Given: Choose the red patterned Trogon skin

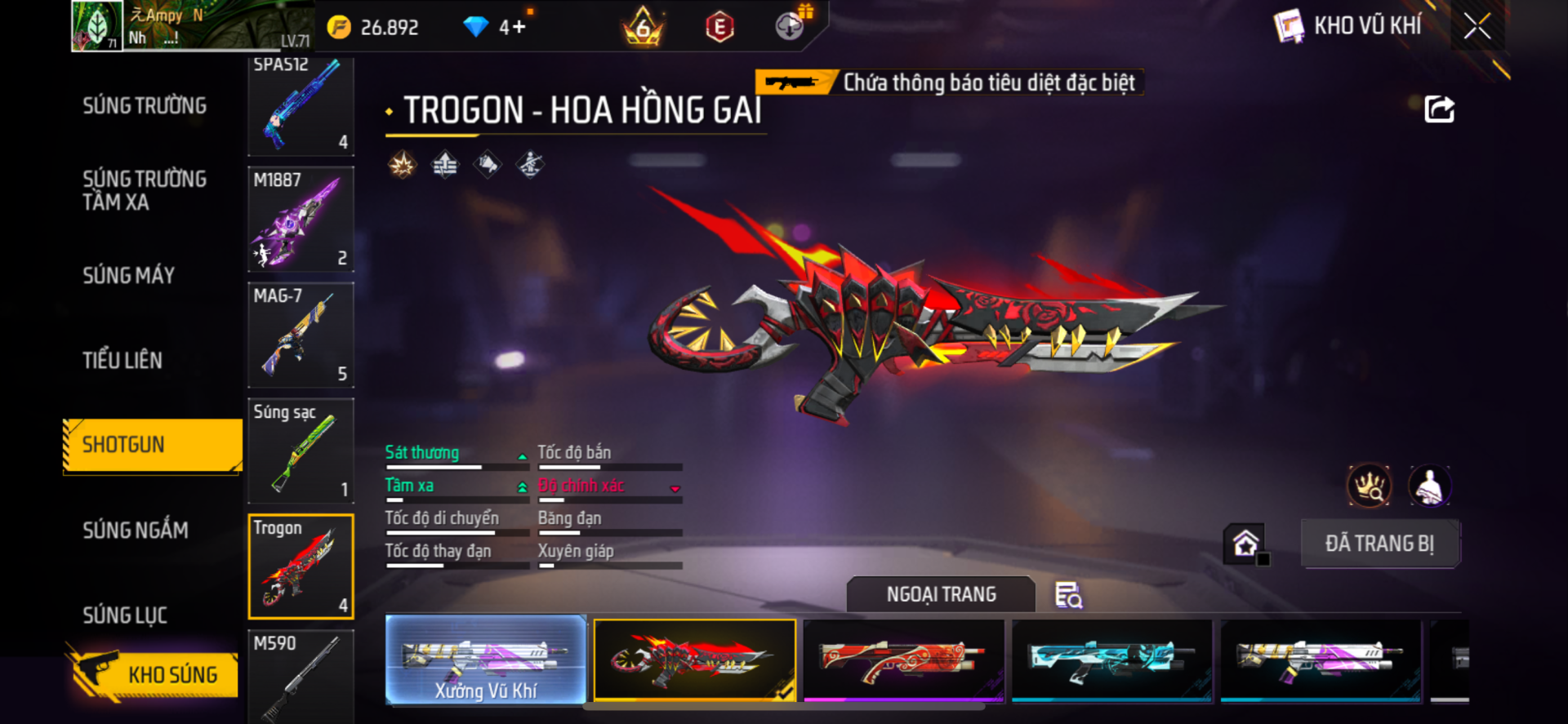Looking at the screenshot, I should pyautogui.click(x=903, y=660).
